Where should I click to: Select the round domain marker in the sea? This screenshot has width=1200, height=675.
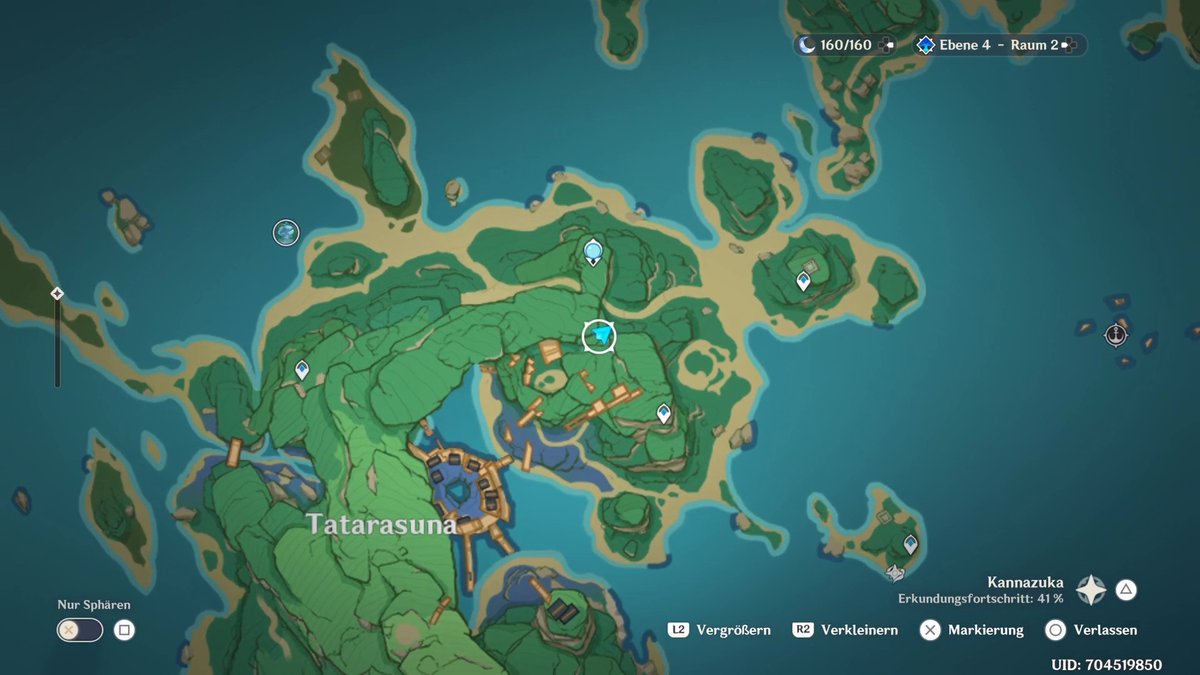[287, 233]
